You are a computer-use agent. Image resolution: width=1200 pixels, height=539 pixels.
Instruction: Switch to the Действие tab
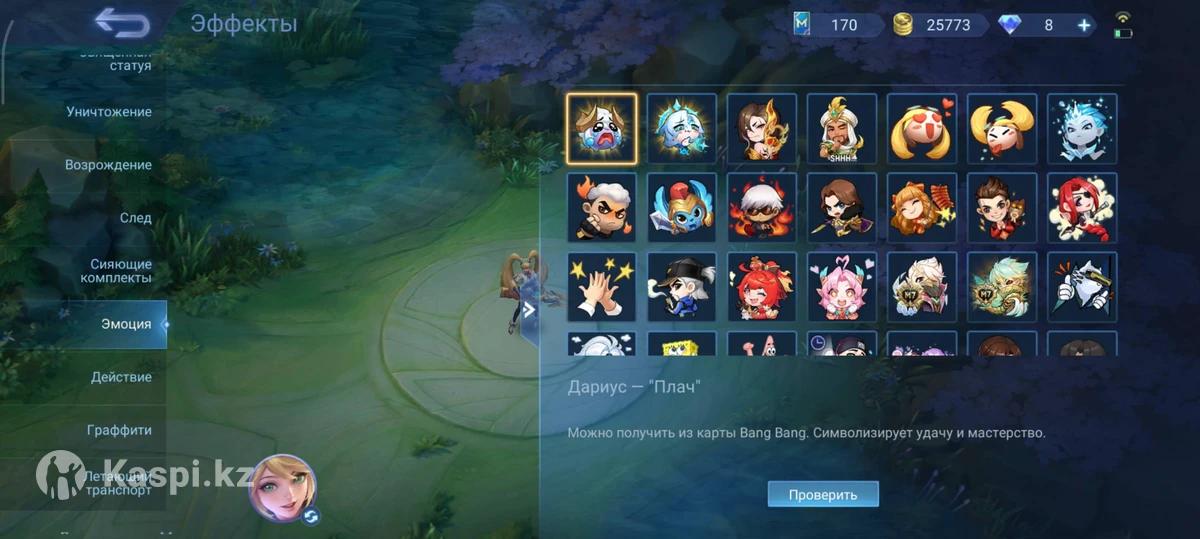(121, 377)
